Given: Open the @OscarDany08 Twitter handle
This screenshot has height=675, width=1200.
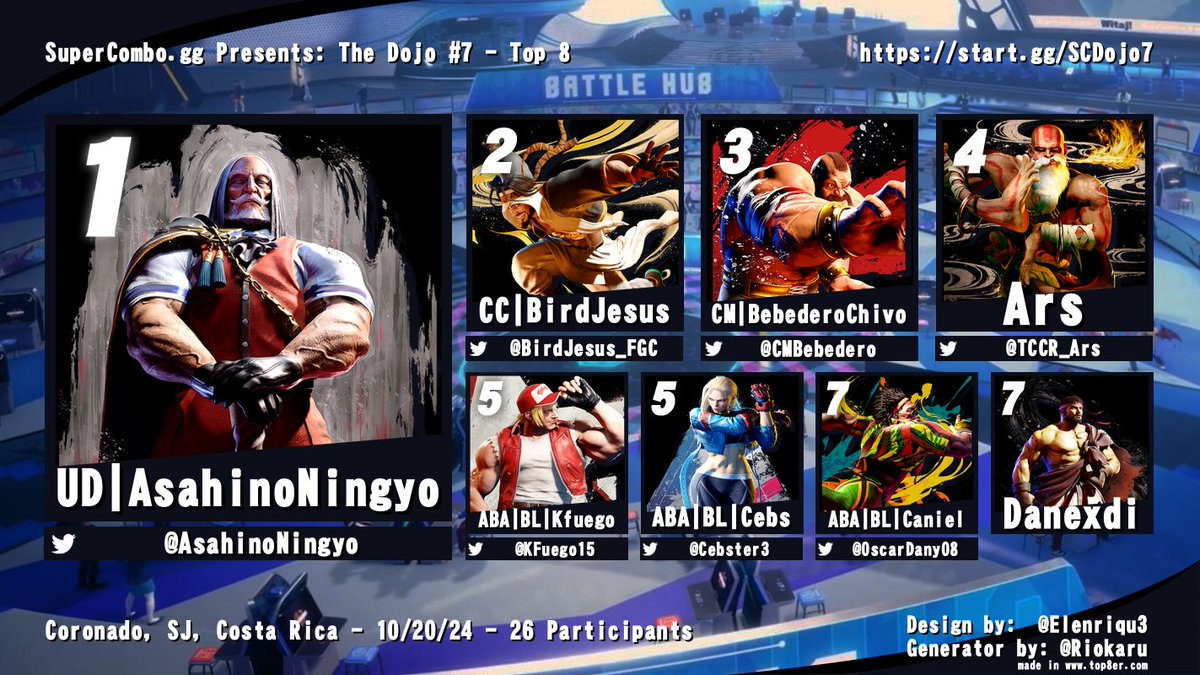Looking at the screenshot, I should tap(896, 548).
